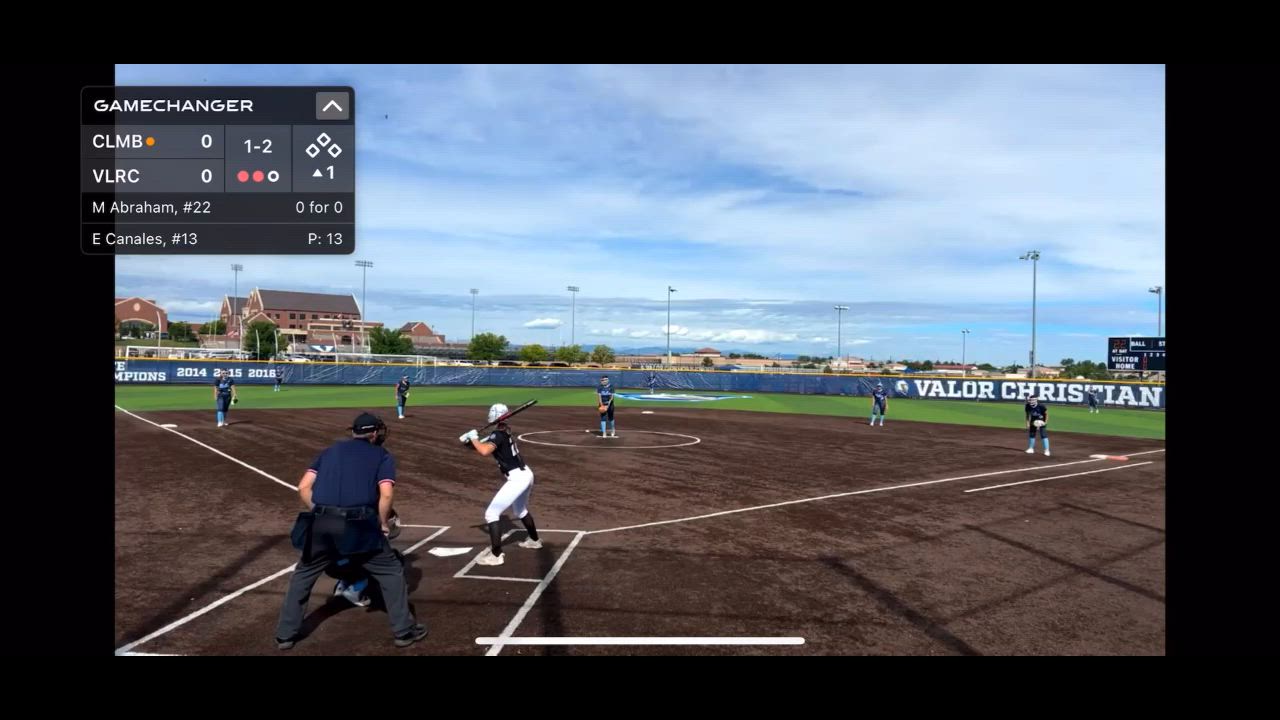Collapse the GameChanger scoreboard overlay
The height and width of the screenshot is (720, 1280).
(332, 106)
